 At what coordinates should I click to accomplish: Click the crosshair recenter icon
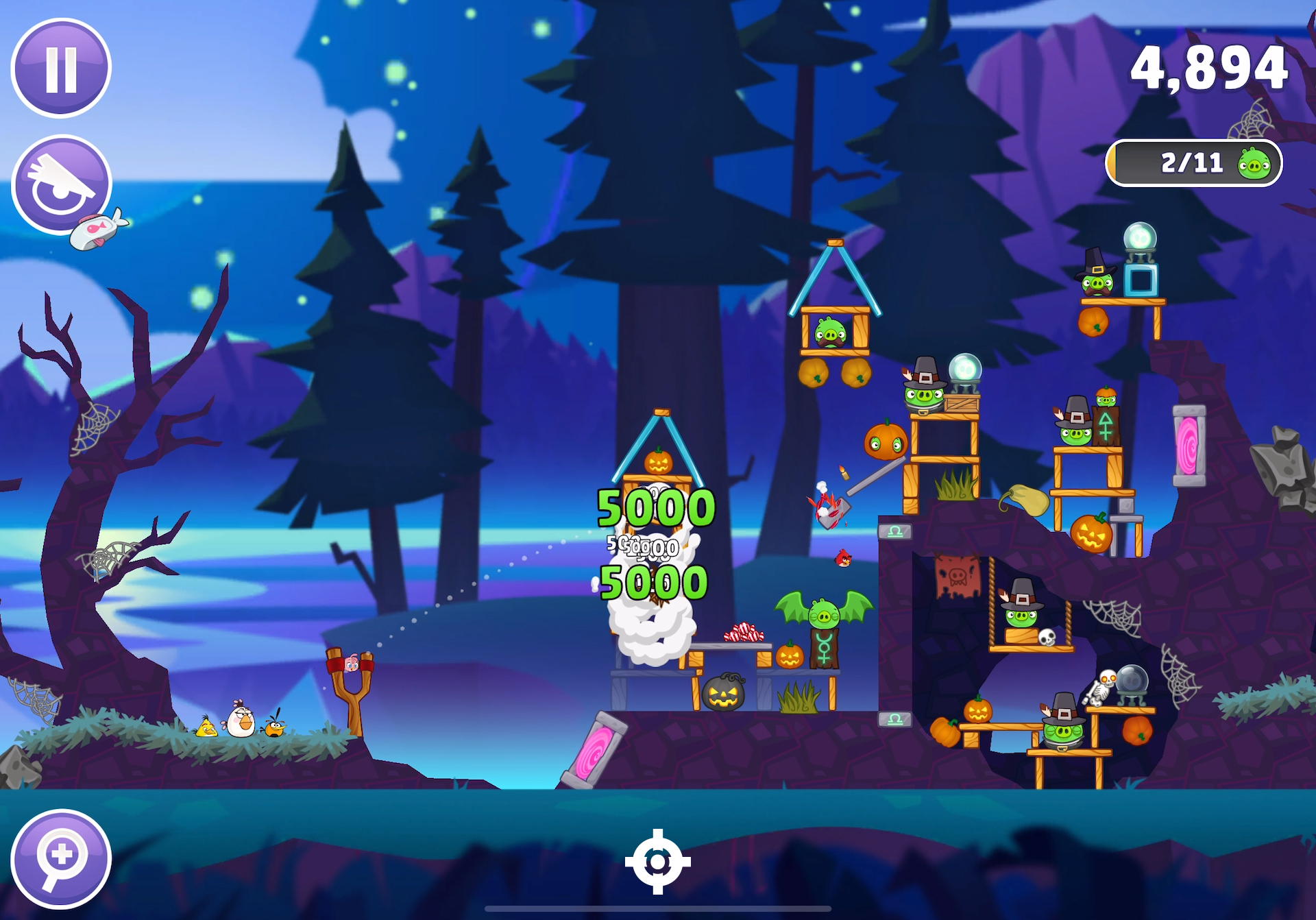pos(657,862)
